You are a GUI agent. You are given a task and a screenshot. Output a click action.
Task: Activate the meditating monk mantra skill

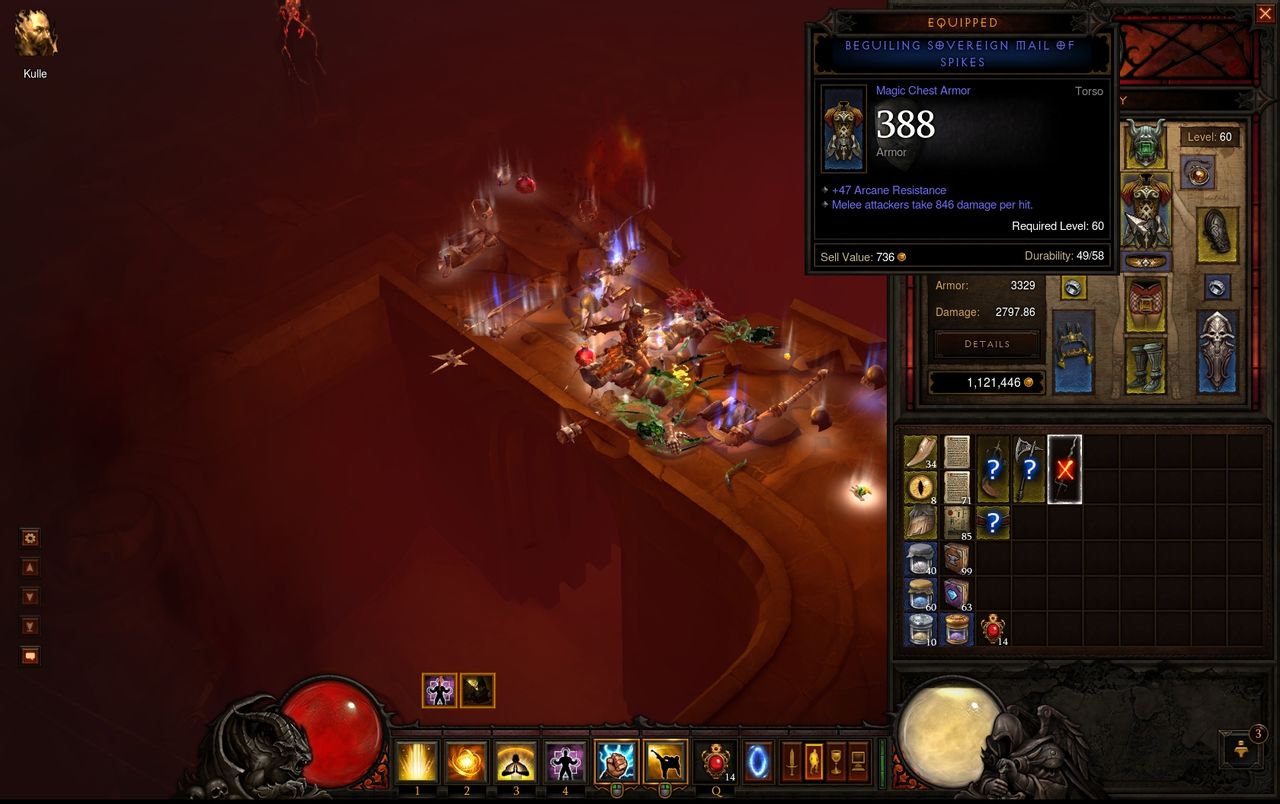pyautogui.click(x=516, y=762)
